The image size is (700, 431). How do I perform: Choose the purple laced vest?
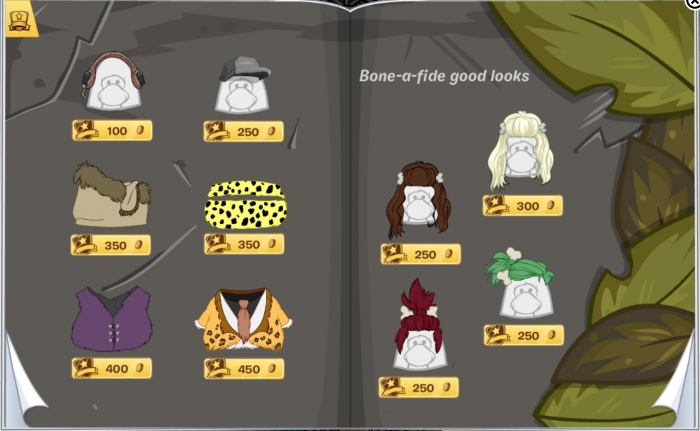[x=110, y=319]
